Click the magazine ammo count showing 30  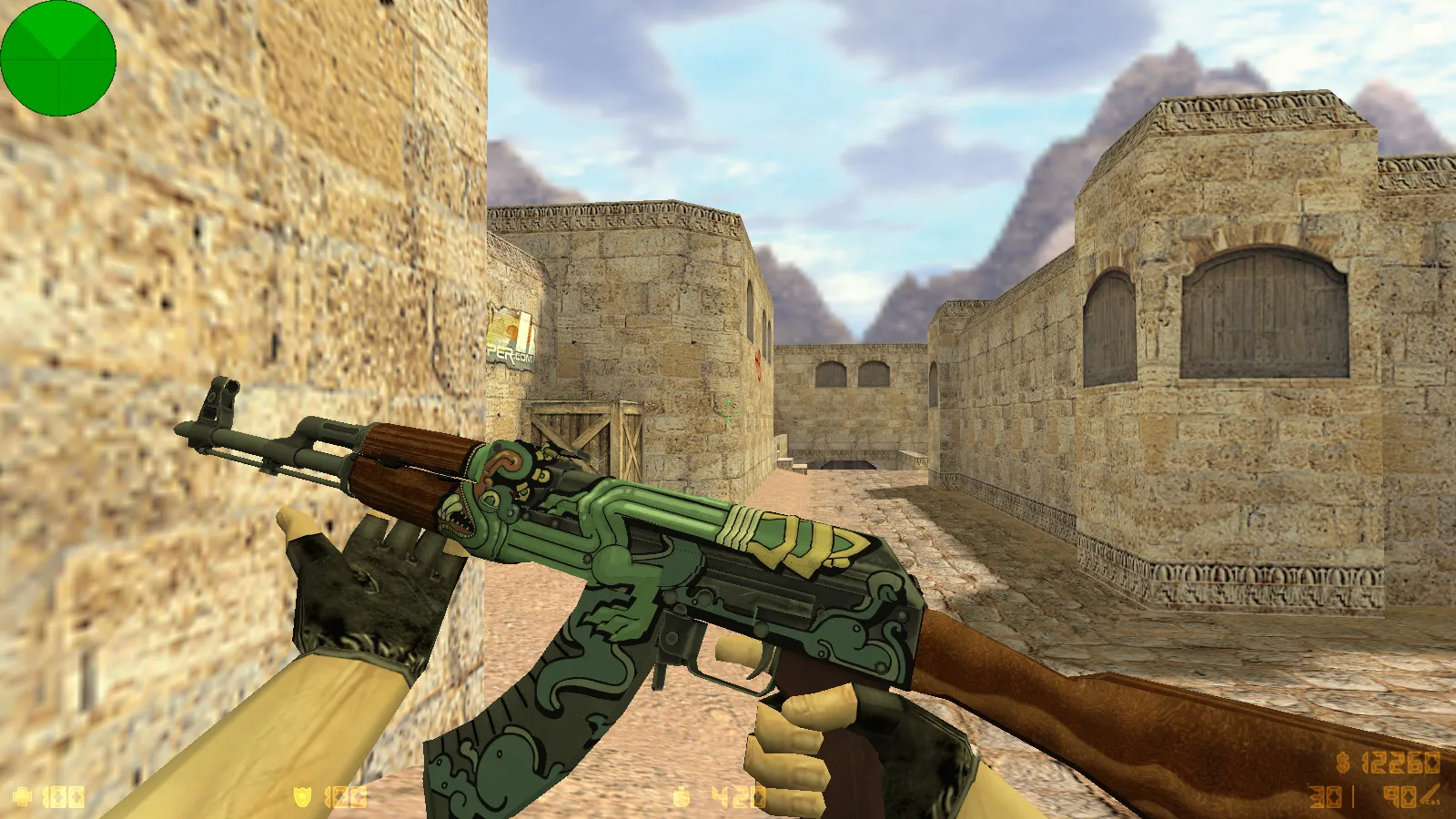(x=1326, y=795)
